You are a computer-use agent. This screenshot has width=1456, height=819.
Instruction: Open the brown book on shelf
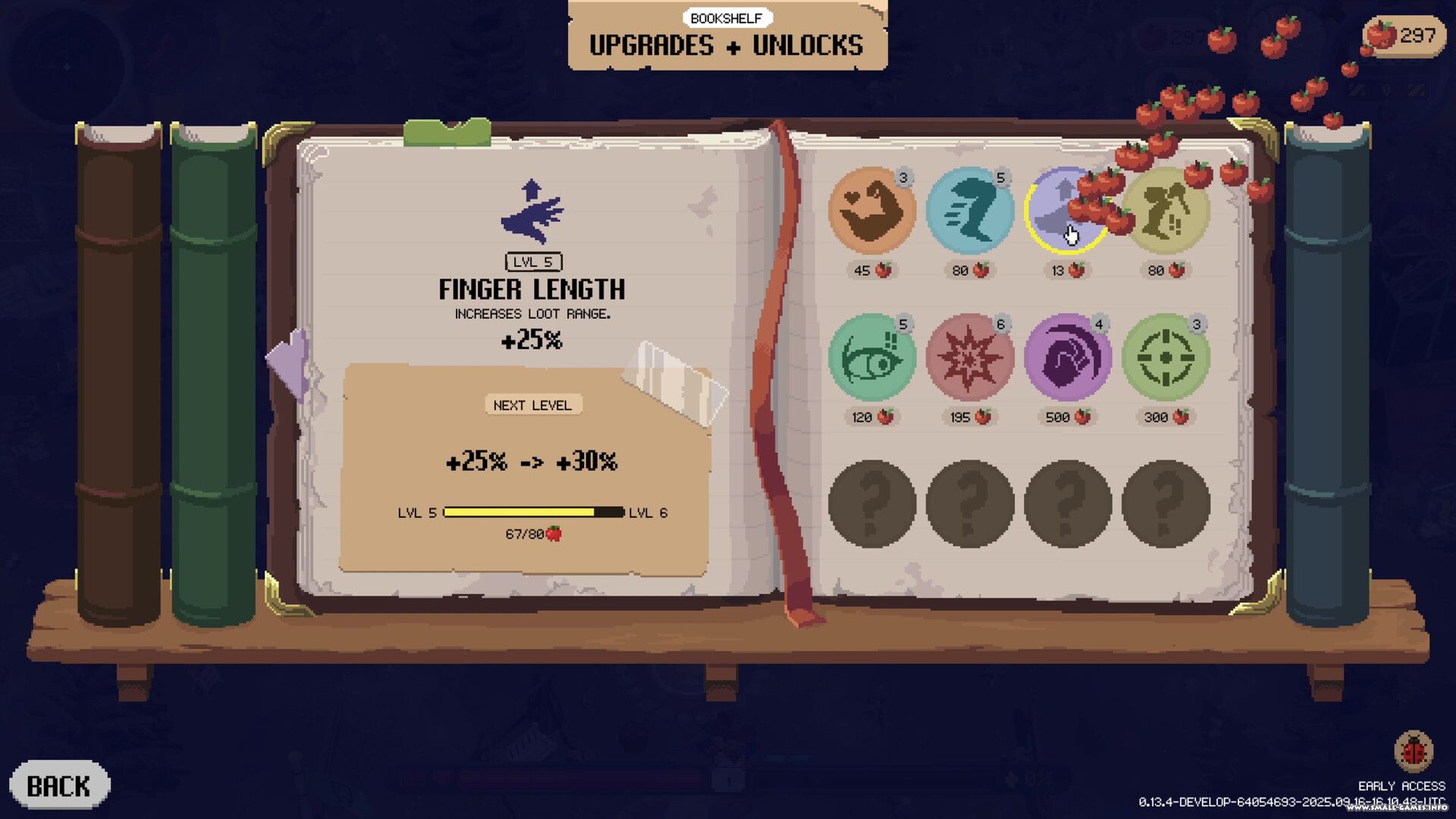pyautogui.click(x=118, y=372)
